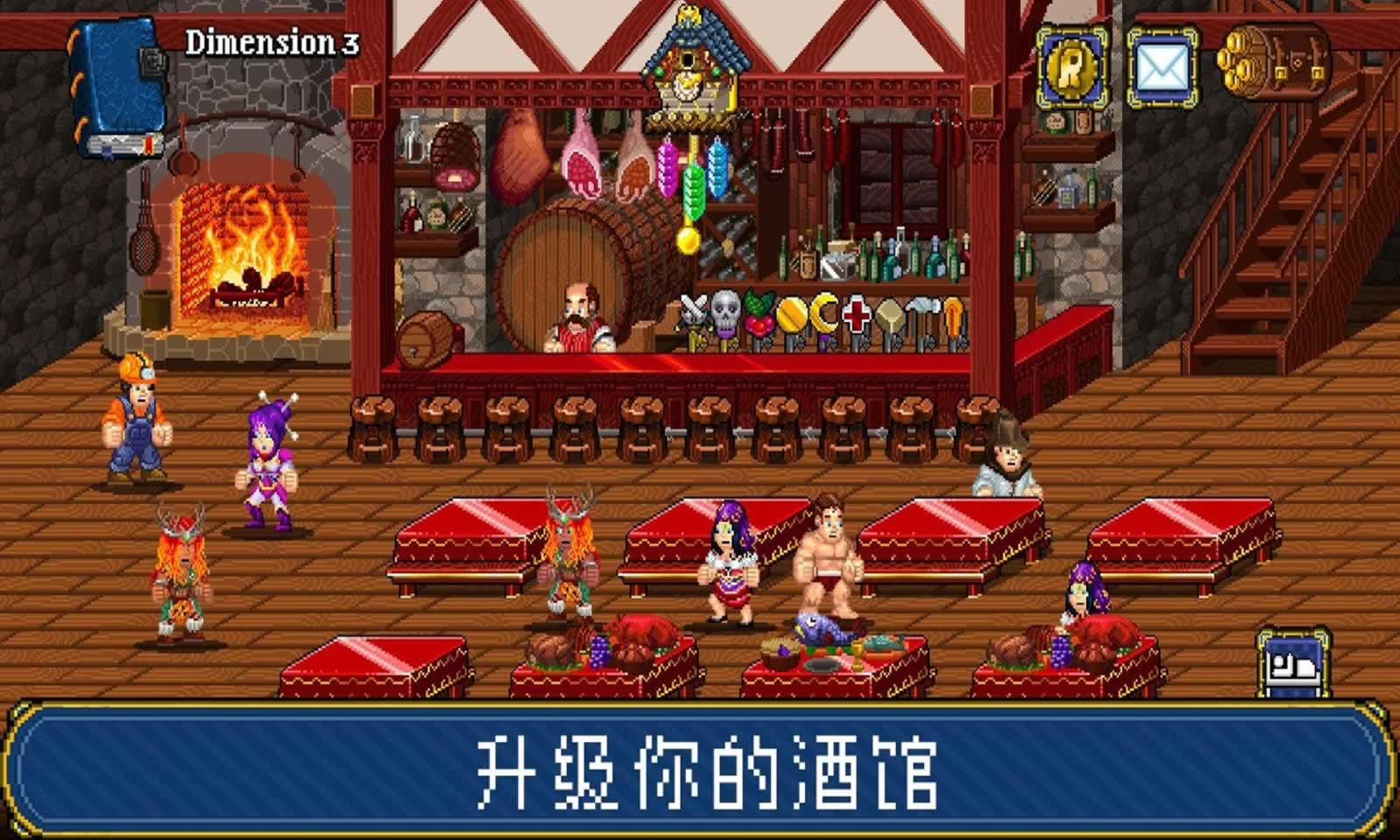Viewport: 1400px width, 840px height.
Task: Select the crescent moon soda tap
Action: click(x=824, y=311)
